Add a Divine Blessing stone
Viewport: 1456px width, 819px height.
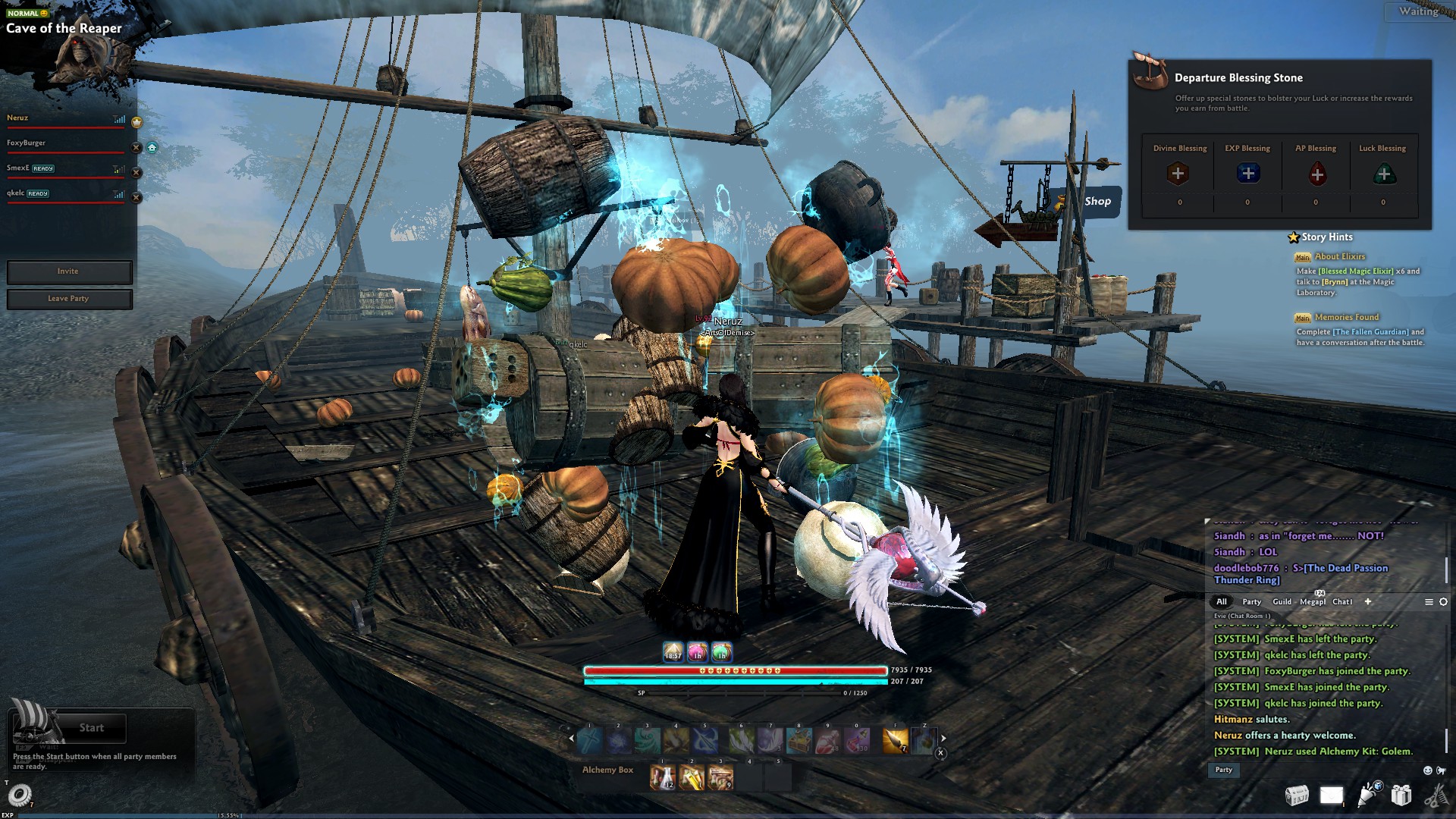(x=1180, y=173)
